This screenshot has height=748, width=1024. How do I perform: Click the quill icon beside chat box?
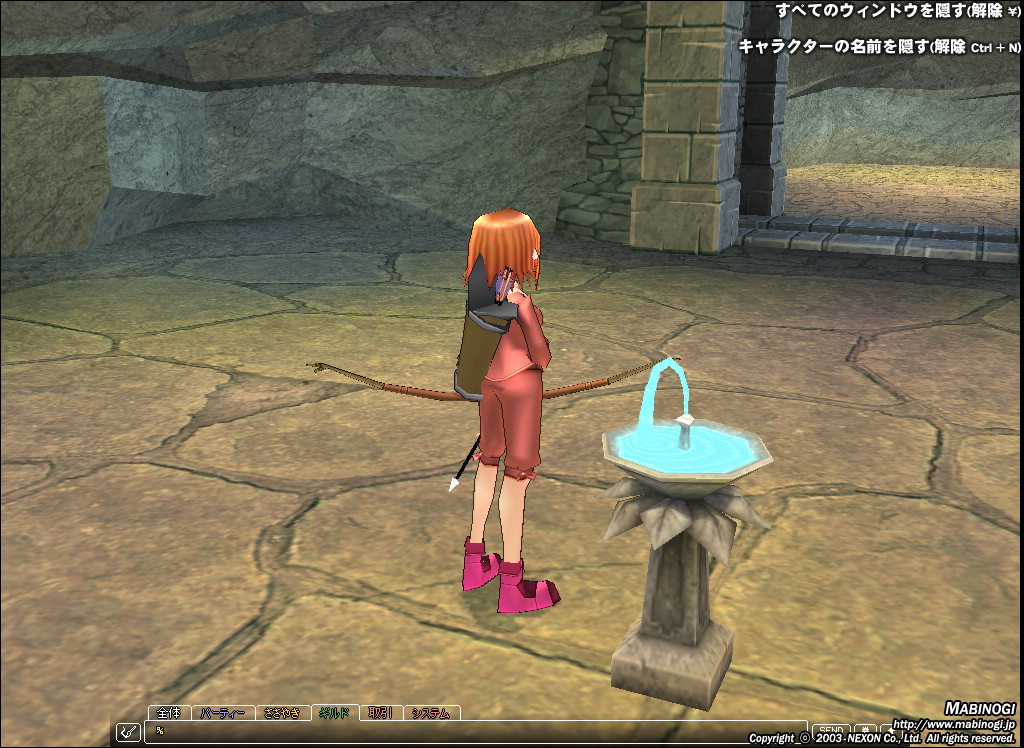pos(129,732)
